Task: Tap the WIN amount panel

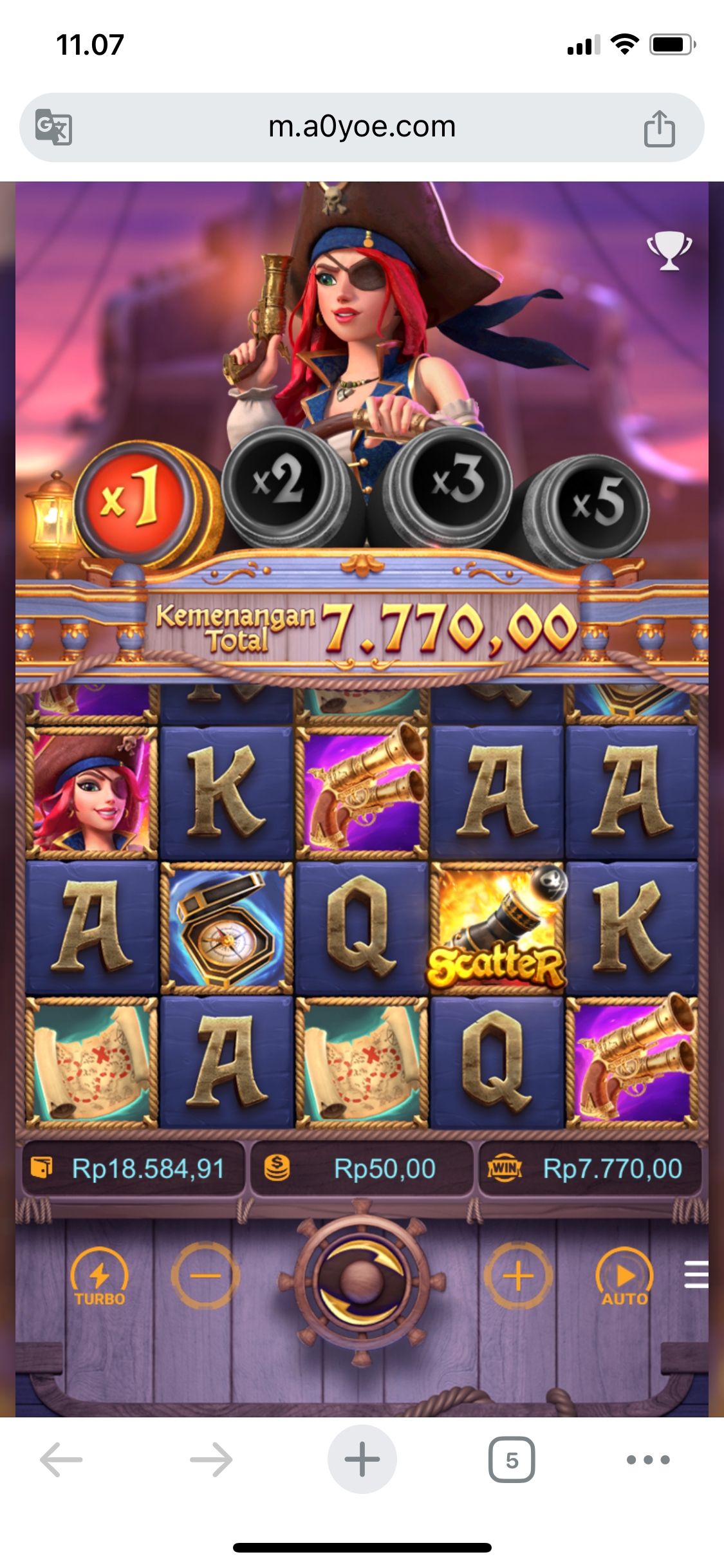Action: tap(589, 1168)
